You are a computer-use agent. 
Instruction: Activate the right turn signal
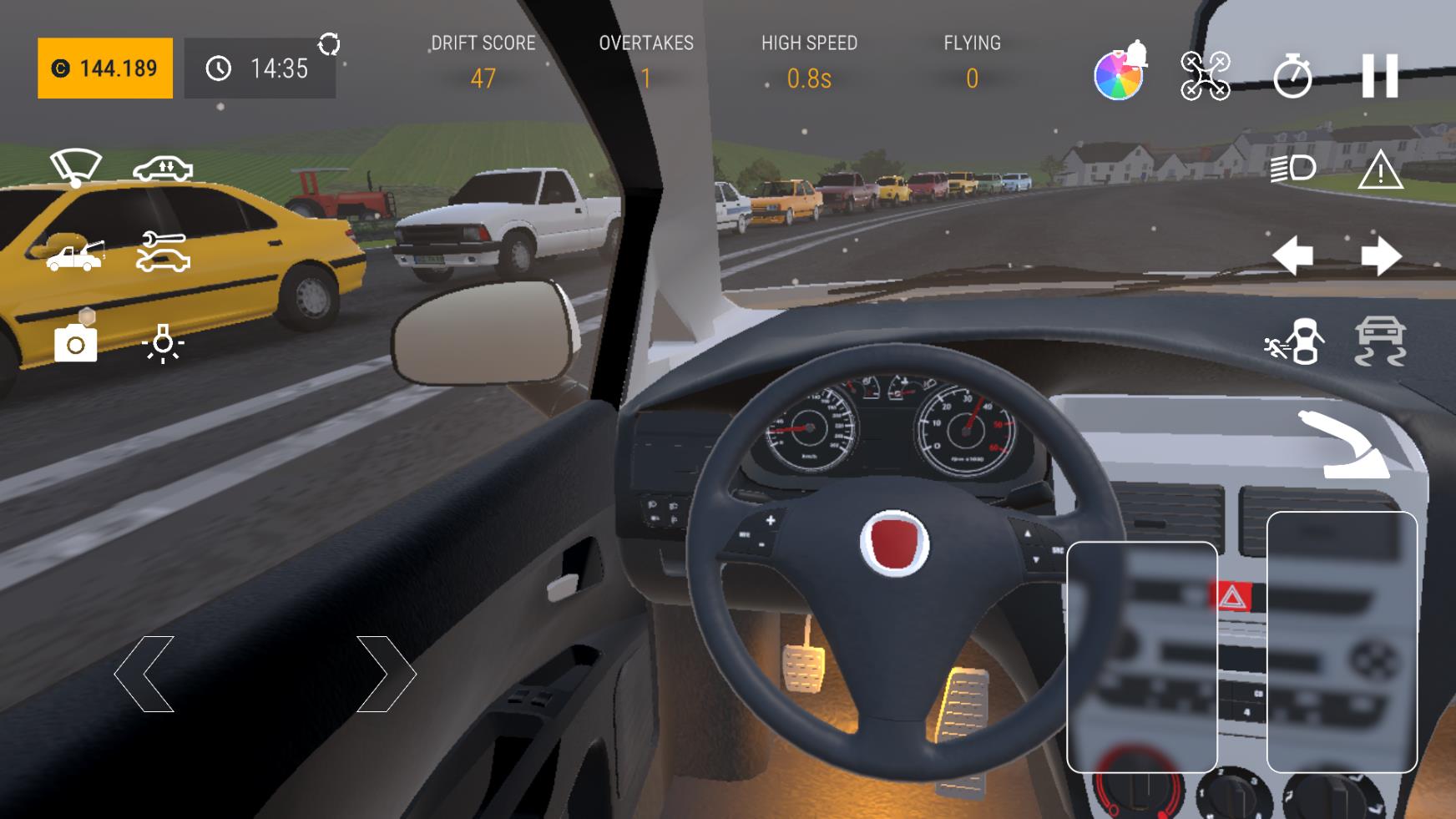(x=1381, y=255)
